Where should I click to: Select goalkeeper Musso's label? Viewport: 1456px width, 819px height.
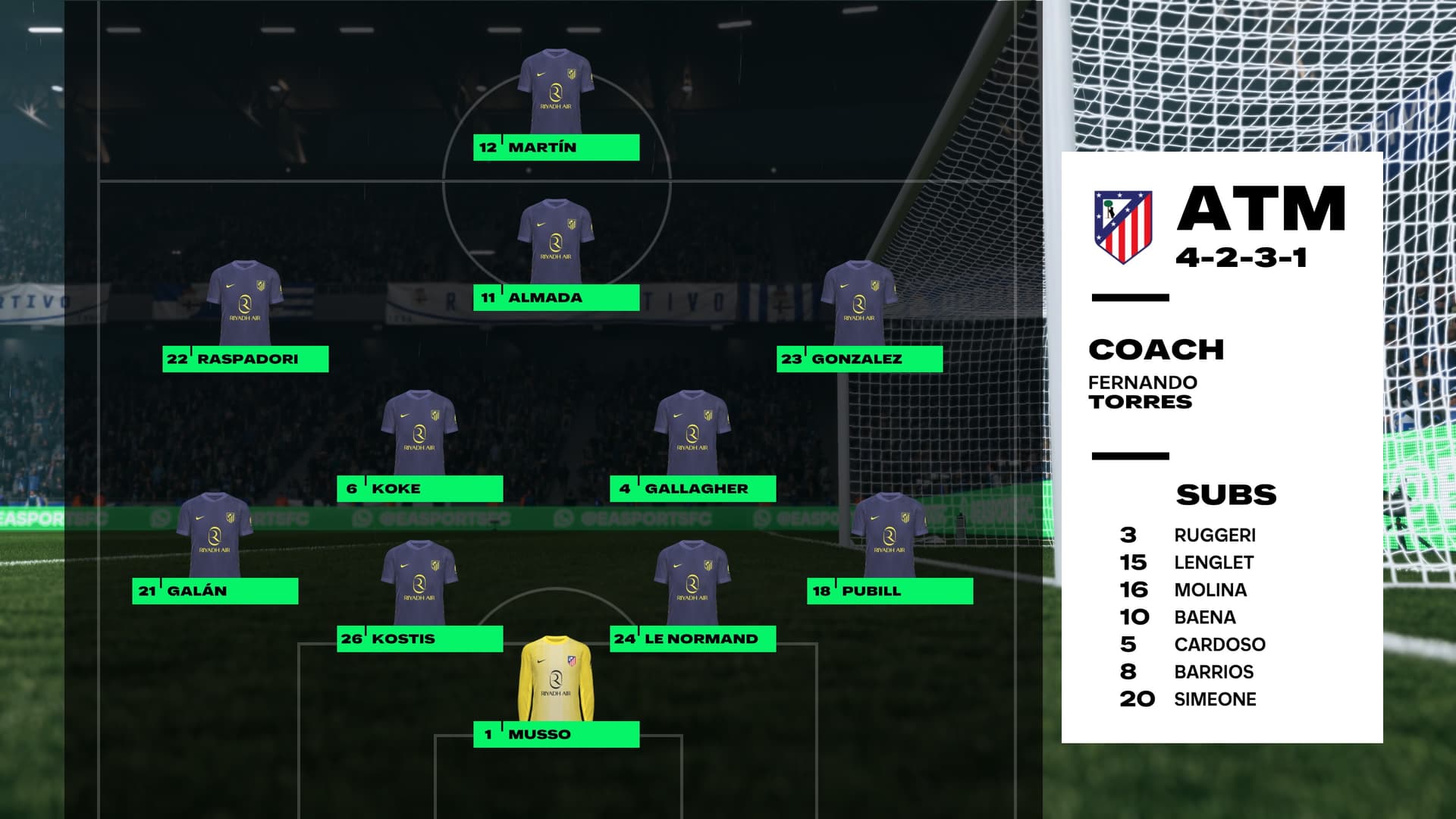pos(556,734)
